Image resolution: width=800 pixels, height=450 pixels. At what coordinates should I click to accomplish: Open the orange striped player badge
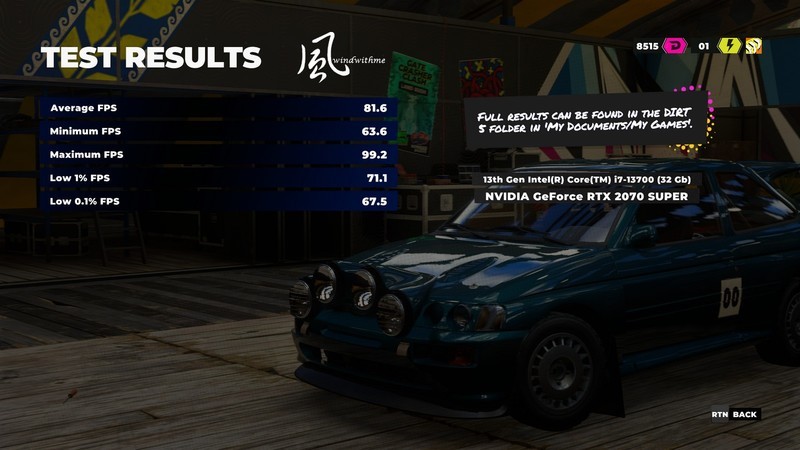[754, 45]
